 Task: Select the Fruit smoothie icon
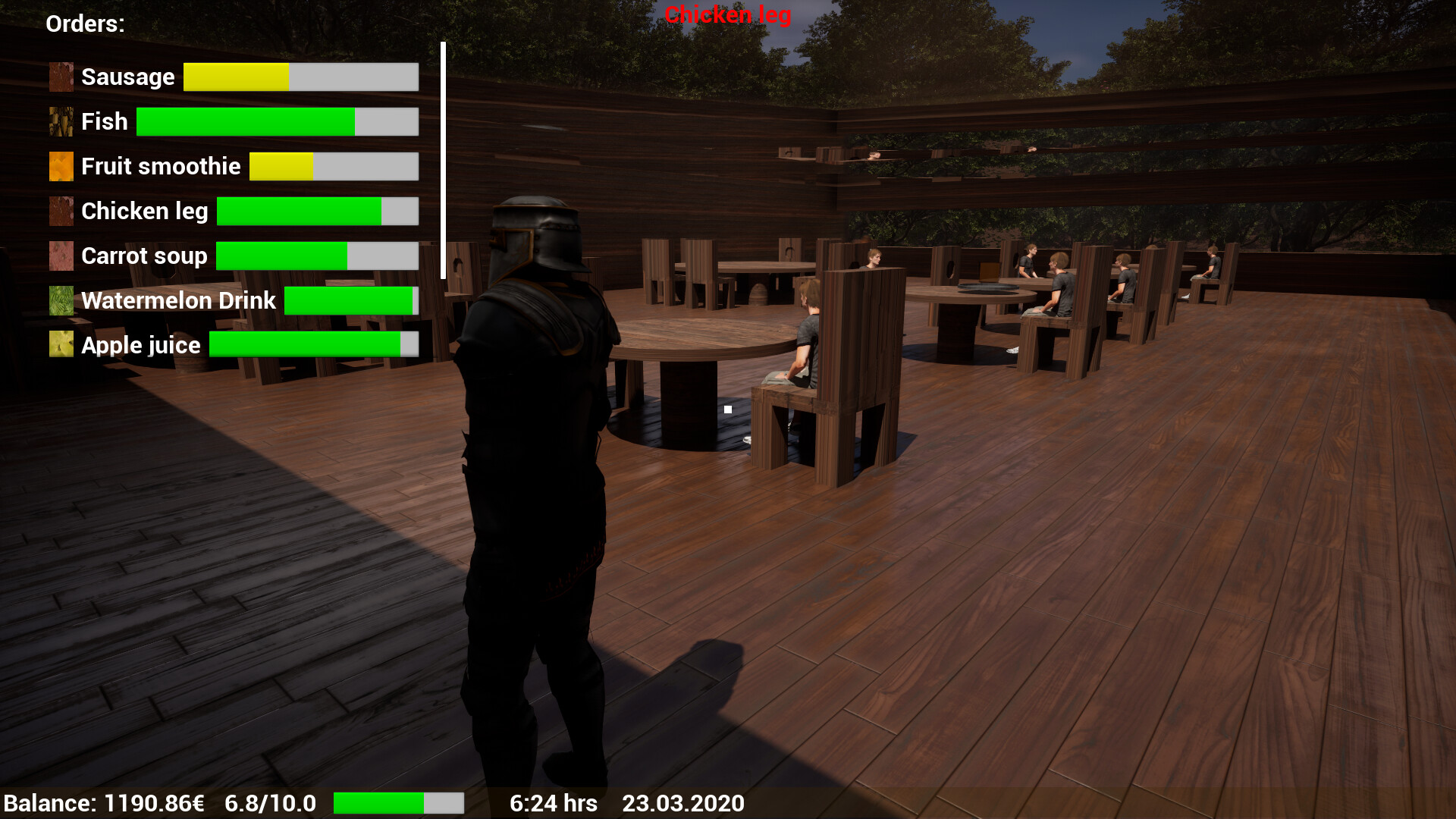[x=61, y=166]
